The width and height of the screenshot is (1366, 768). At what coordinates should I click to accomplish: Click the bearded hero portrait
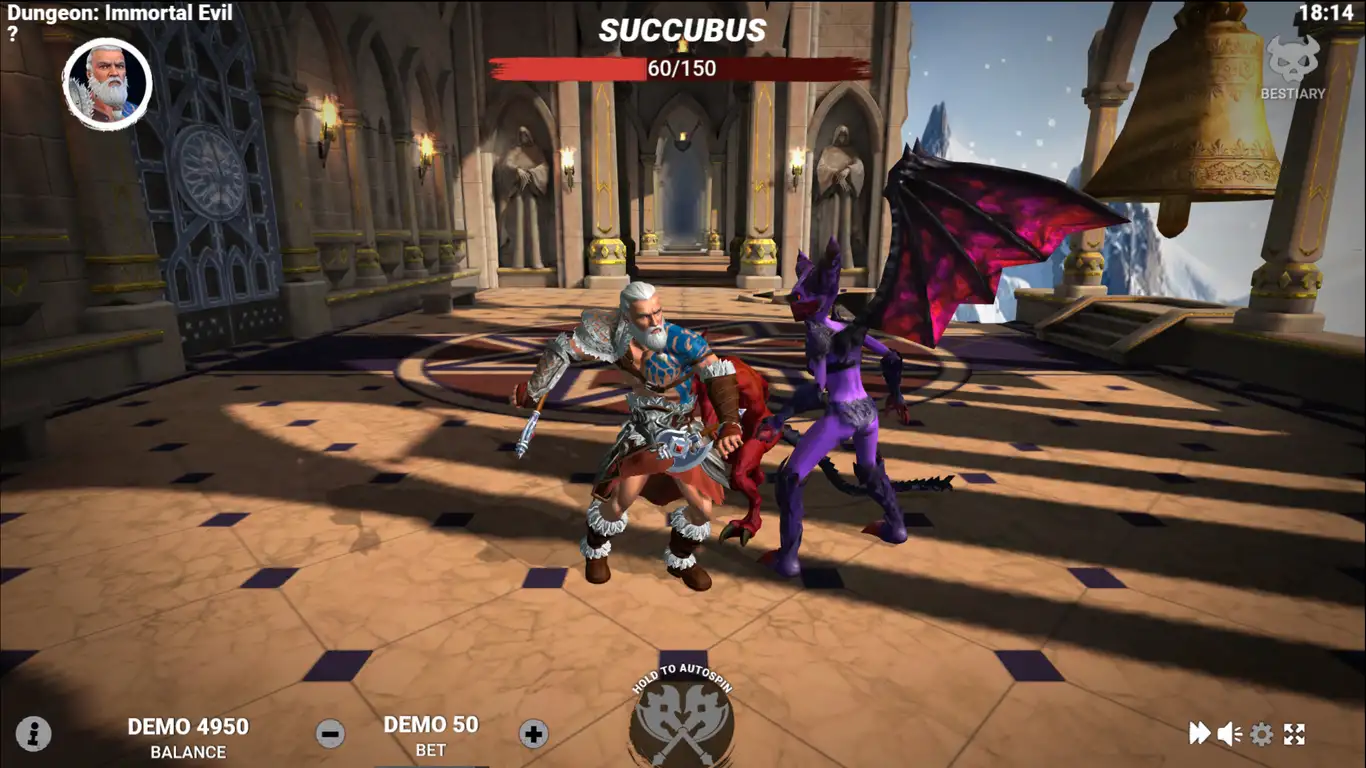pos(107,84)
